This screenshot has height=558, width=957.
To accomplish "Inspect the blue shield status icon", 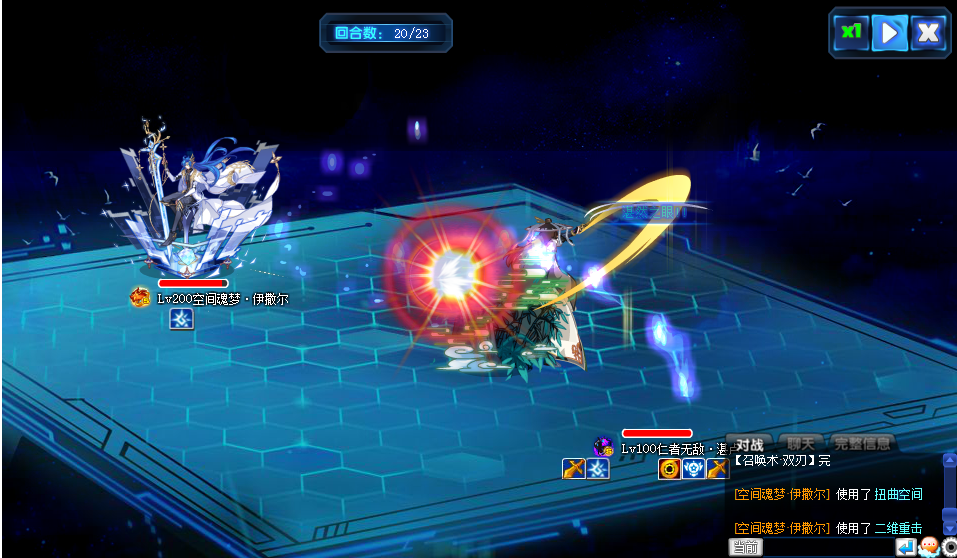I will pos(694,468).
